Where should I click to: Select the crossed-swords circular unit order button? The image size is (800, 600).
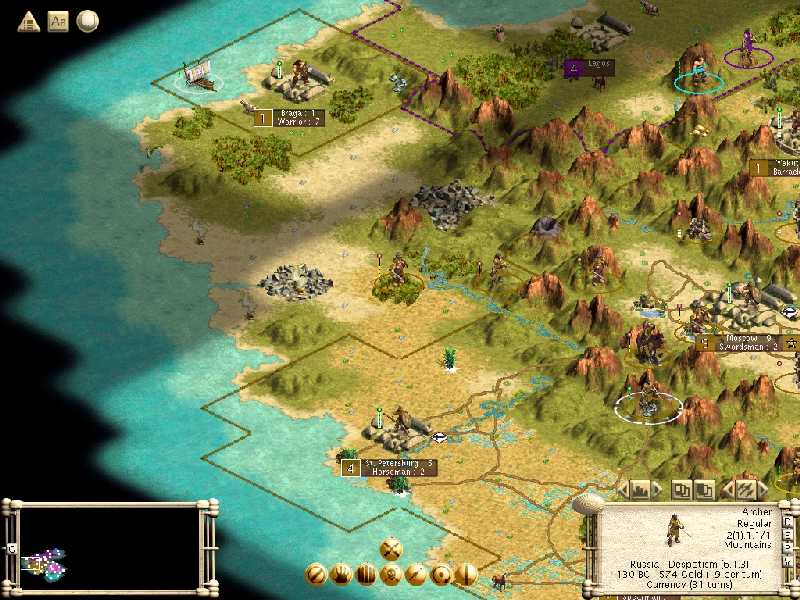[x=391, y=548]
